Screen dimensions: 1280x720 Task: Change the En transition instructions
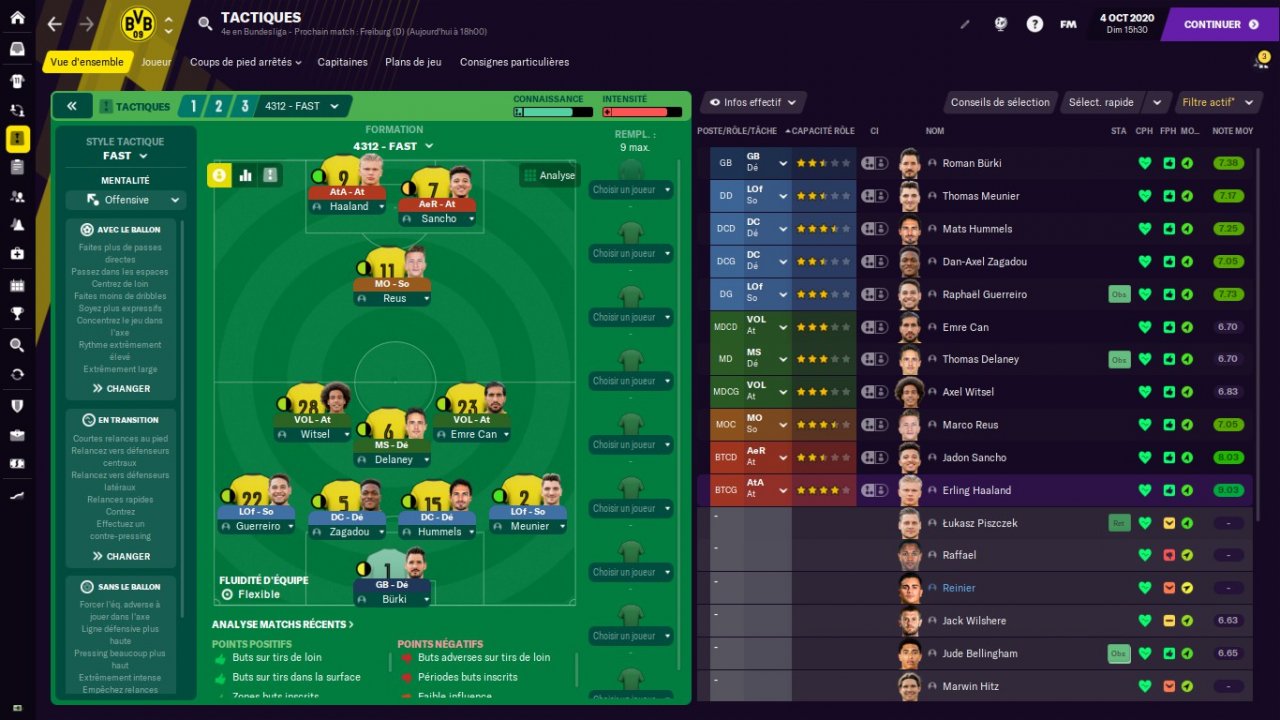[122, 556]
